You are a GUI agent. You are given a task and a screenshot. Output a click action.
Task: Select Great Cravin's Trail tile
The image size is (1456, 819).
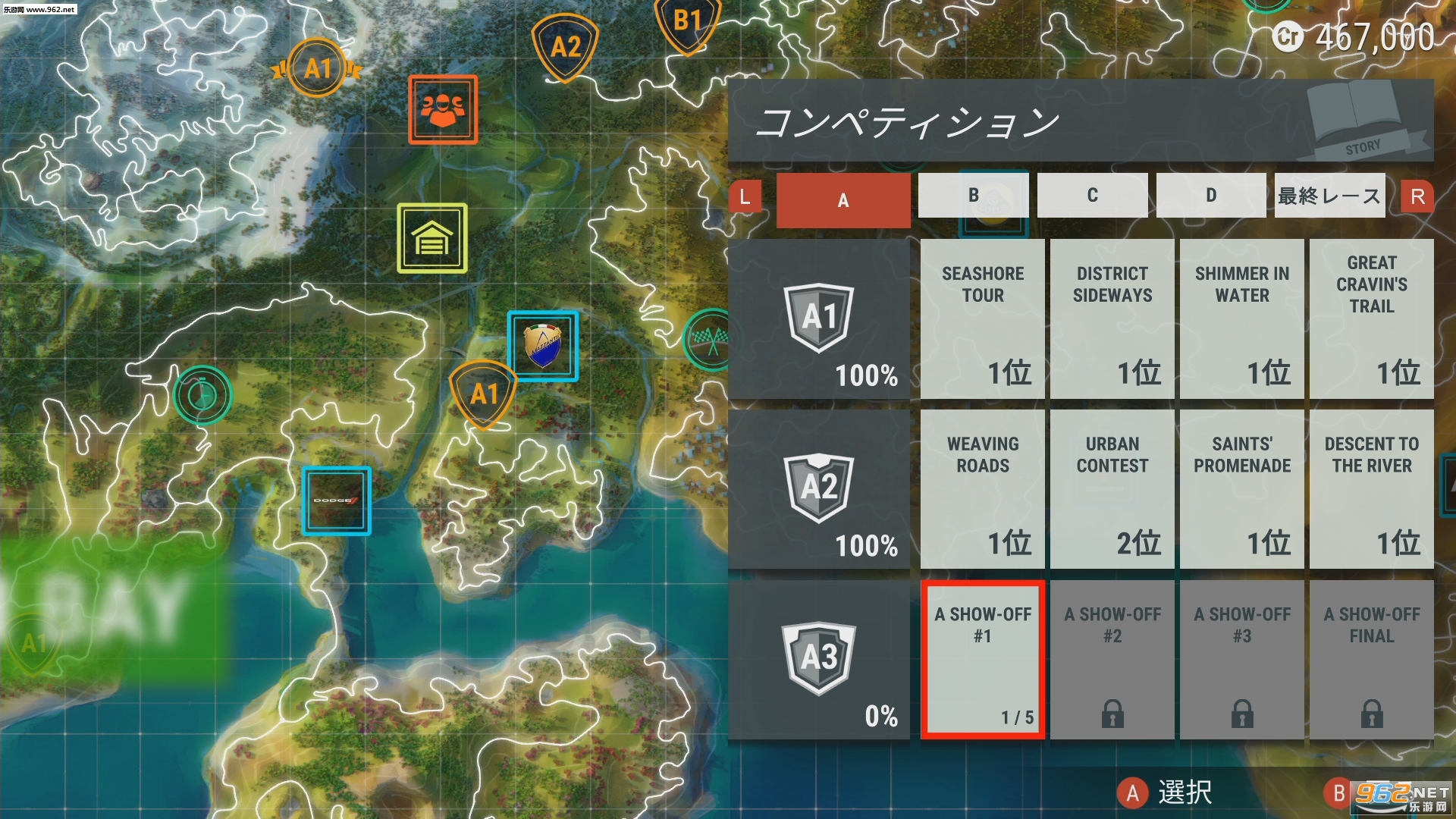pos(1372,318)
